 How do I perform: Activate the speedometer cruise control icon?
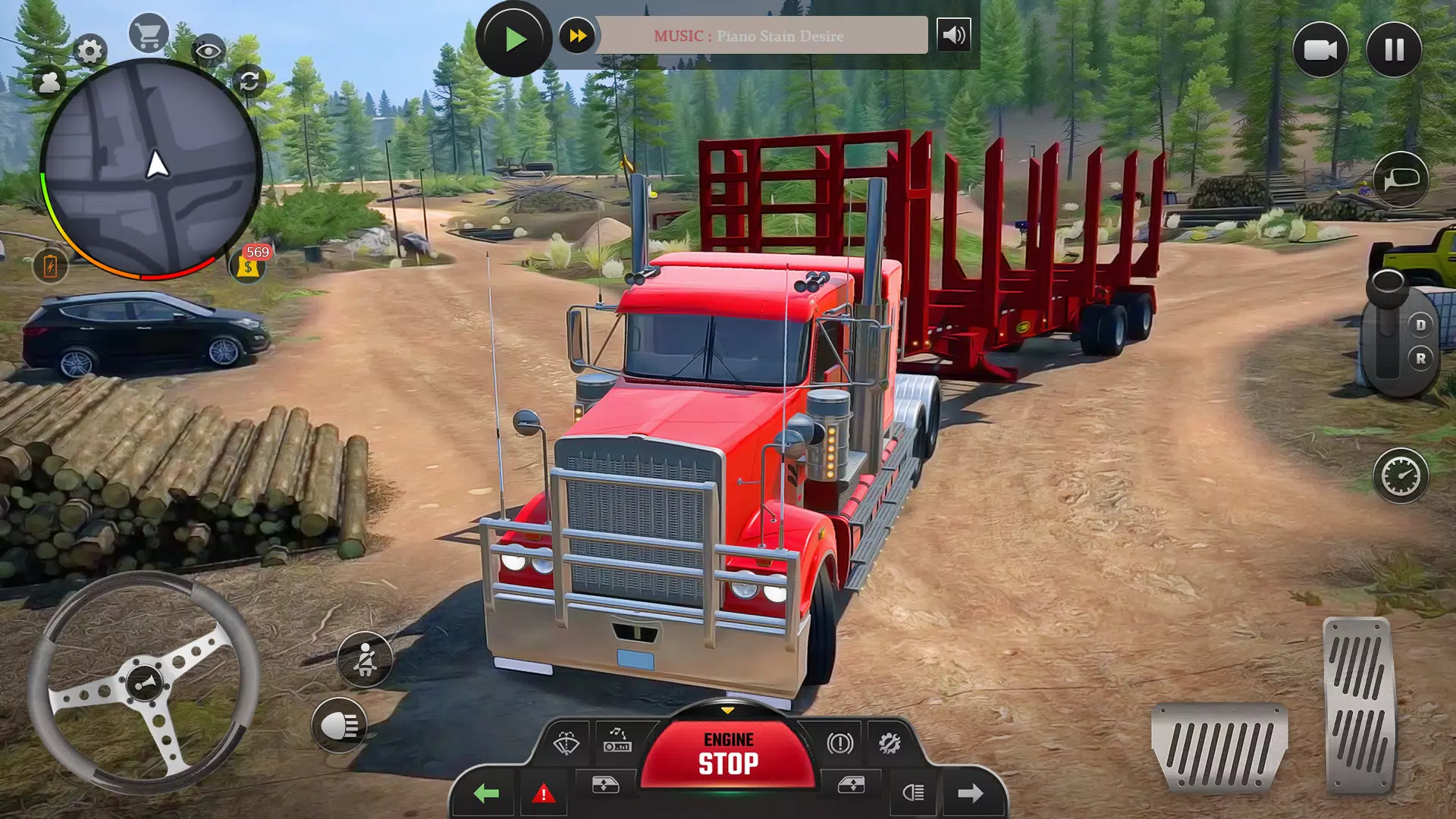tap(1400, 476)
